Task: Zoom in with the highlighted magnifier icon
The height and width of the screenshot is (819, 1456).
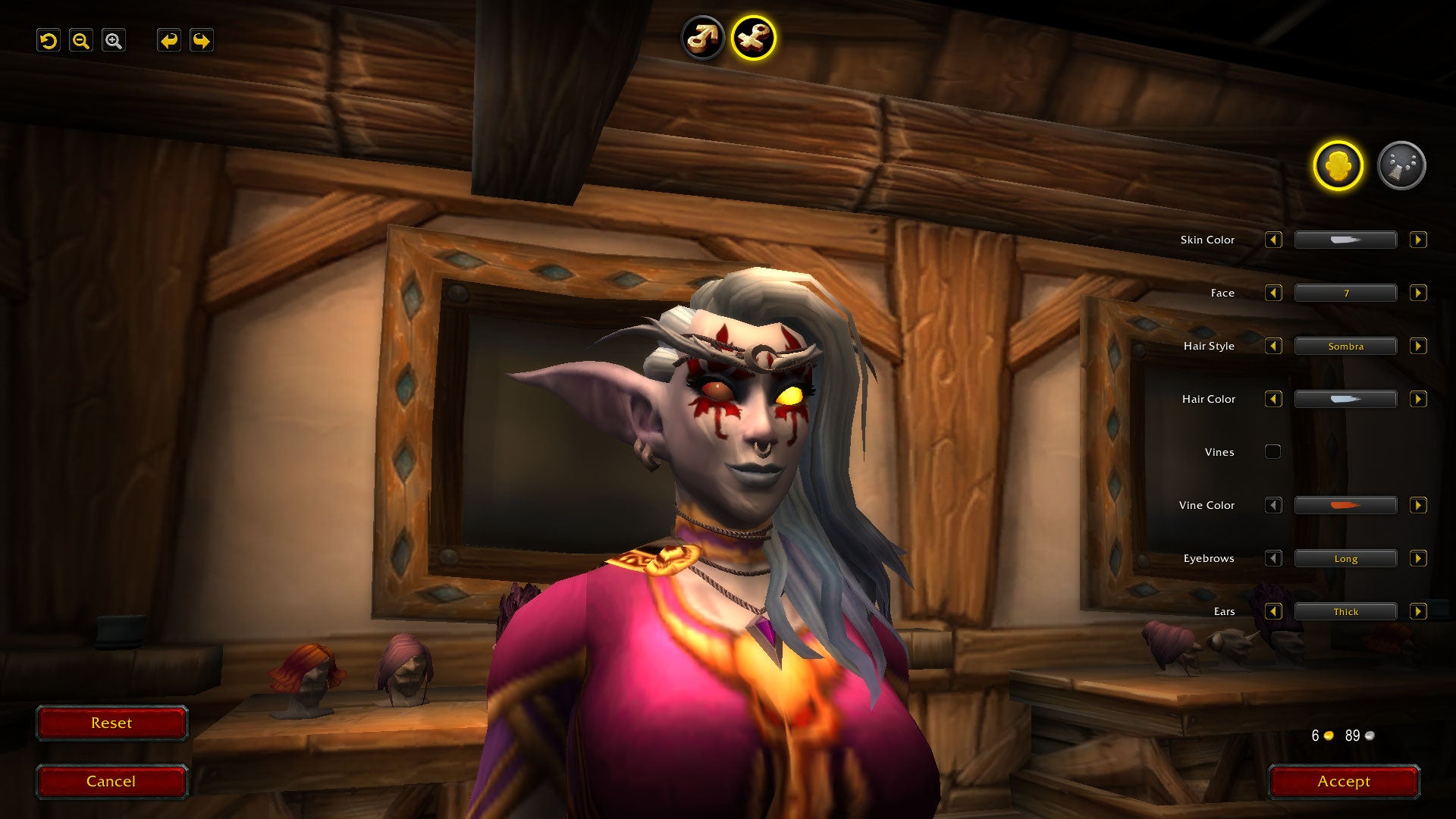Action: click(x=114, y=40)
